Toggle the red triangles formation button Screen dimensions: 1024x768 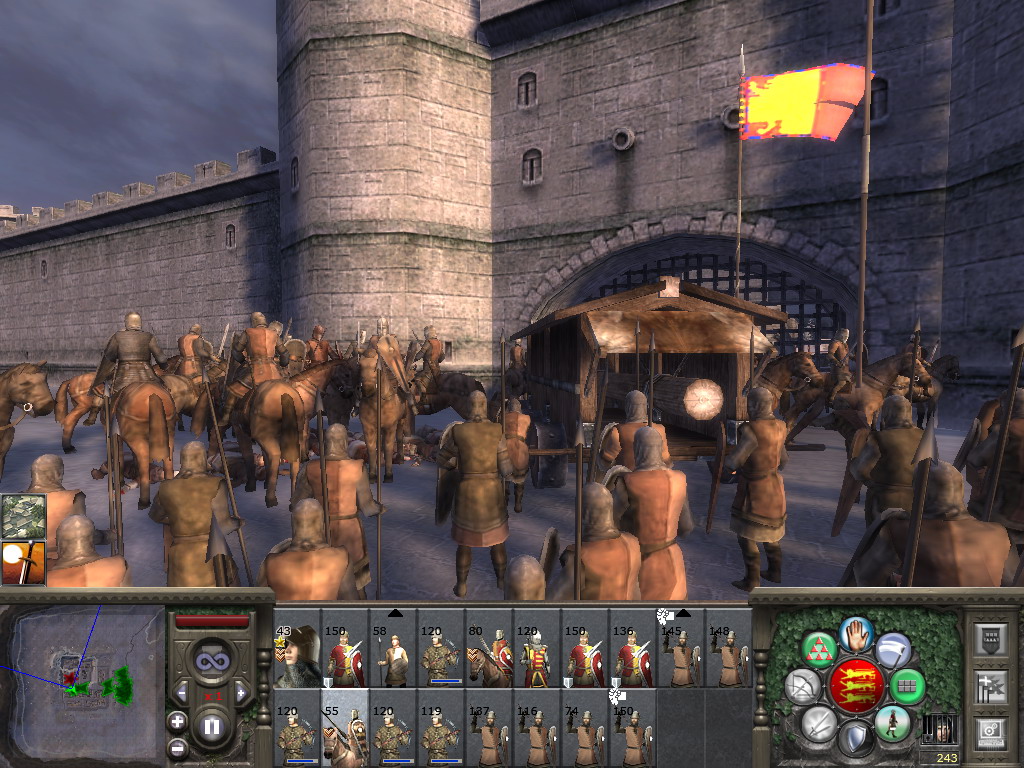pyautogui.click(x=820, y=651)
